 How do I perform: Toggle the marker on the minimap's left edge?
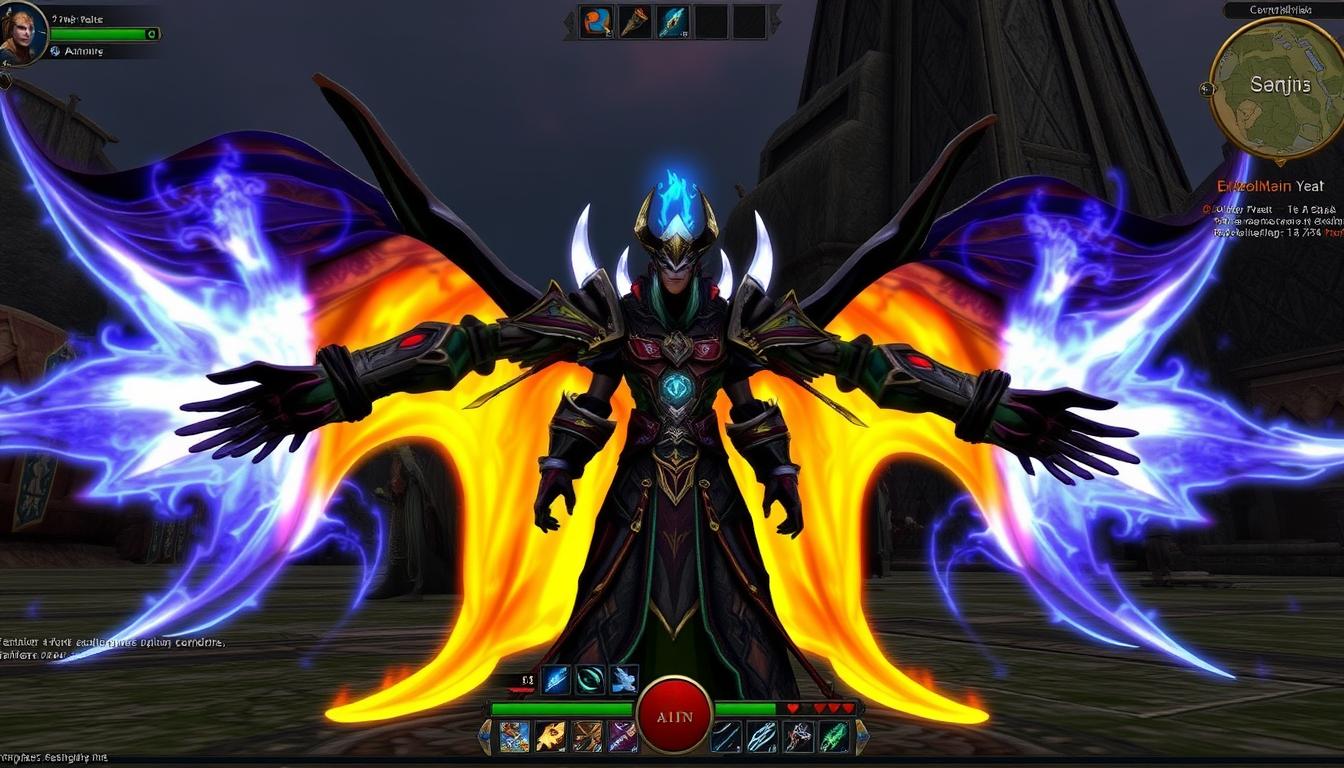click(1207, 88)
